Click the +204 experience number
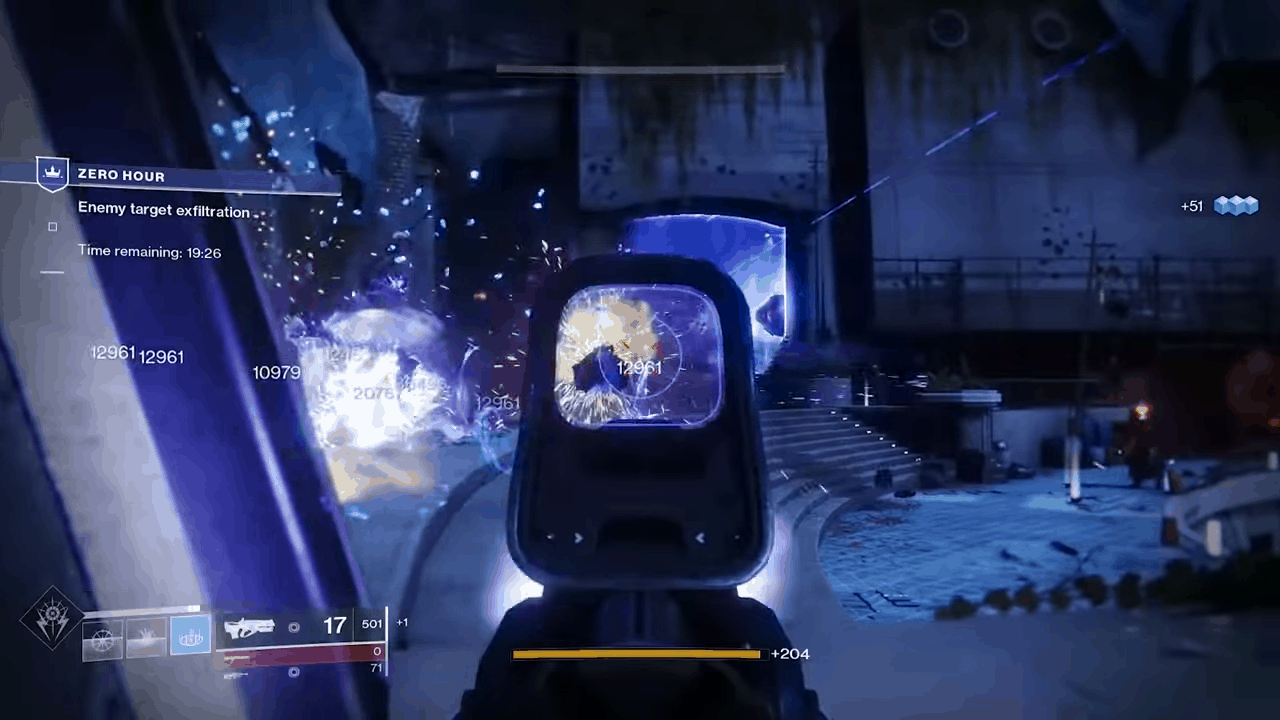 tap(790, 653)
